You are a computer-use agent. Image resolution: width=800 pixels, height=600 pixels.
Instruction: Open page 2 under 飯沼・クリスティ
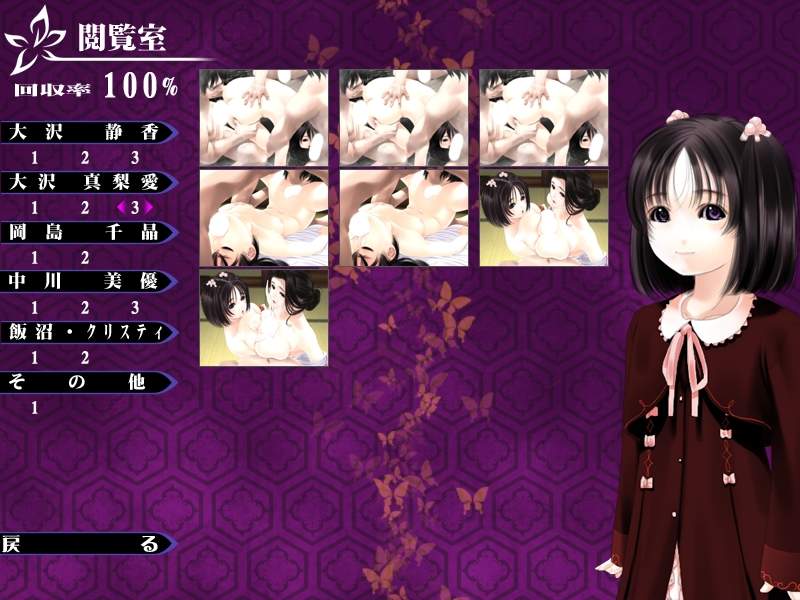[85, 358]
